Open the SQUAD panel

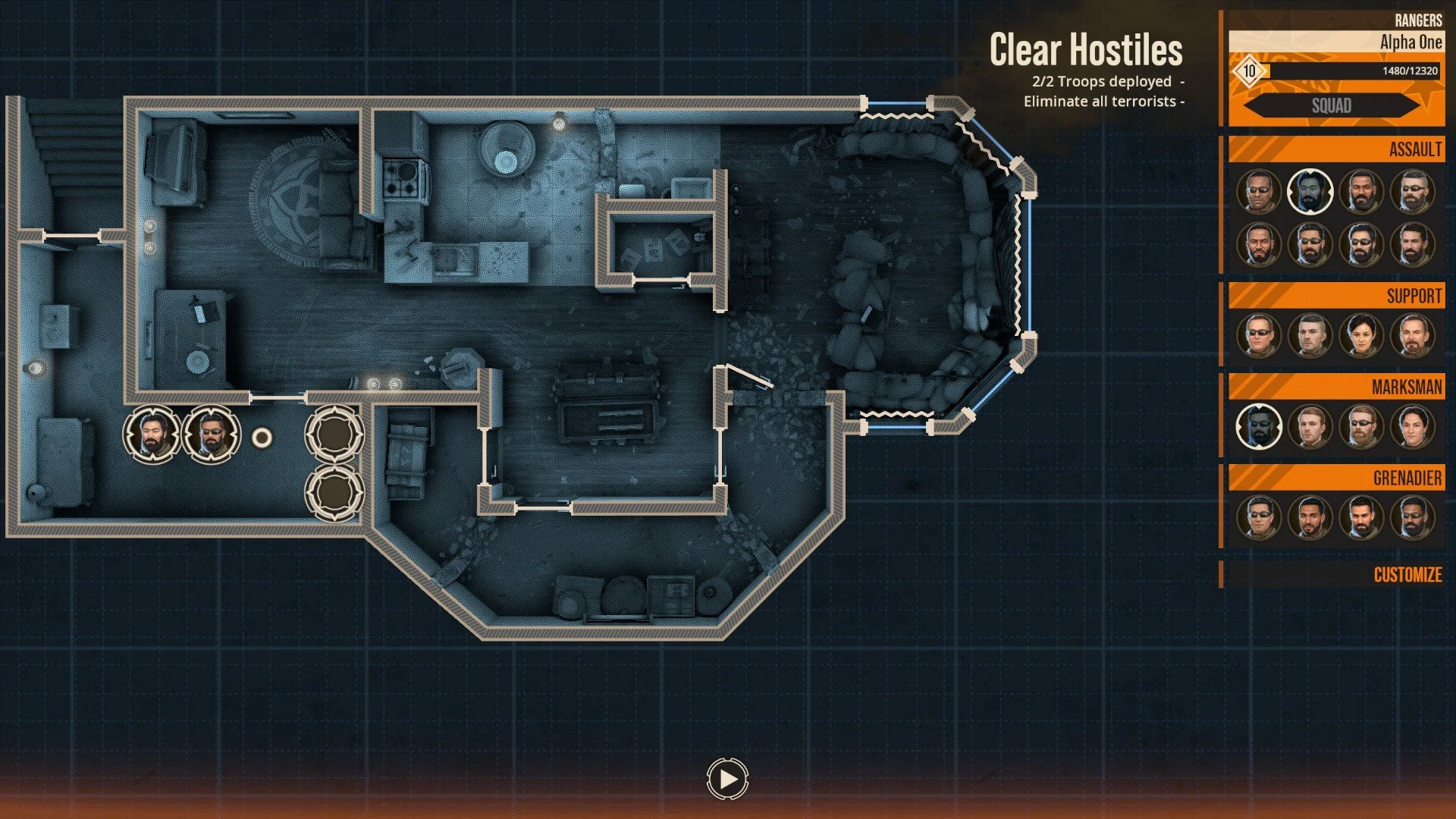click(x=1332, y=105)
